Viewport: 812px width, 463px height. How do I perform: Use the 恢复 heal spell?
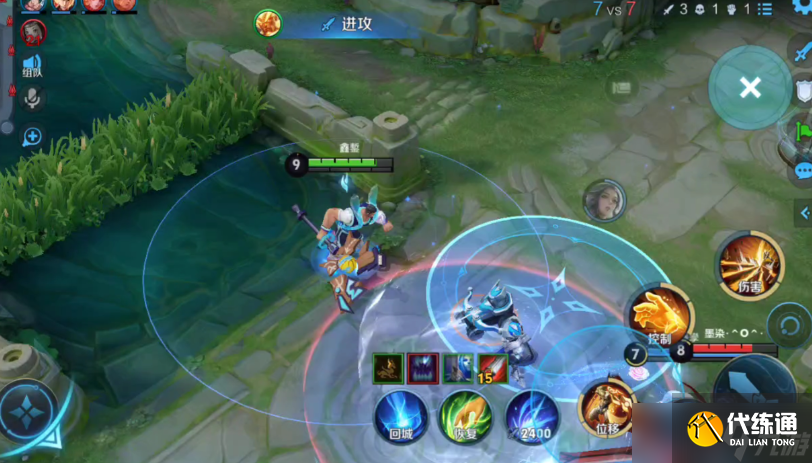point(466,415)
